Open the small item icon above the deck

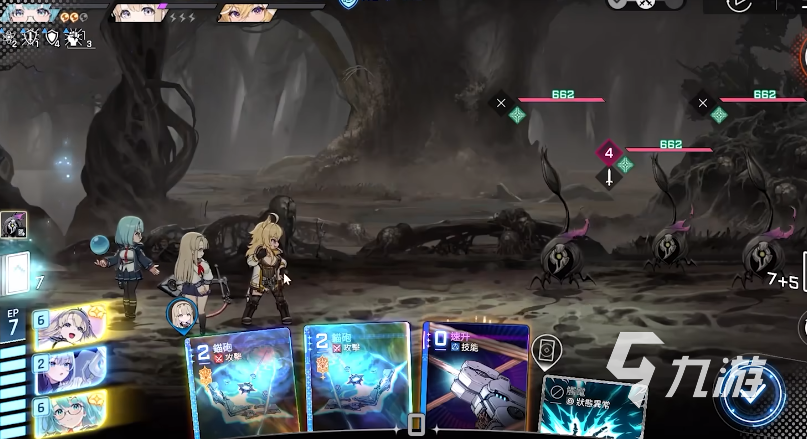pos(14,226)
